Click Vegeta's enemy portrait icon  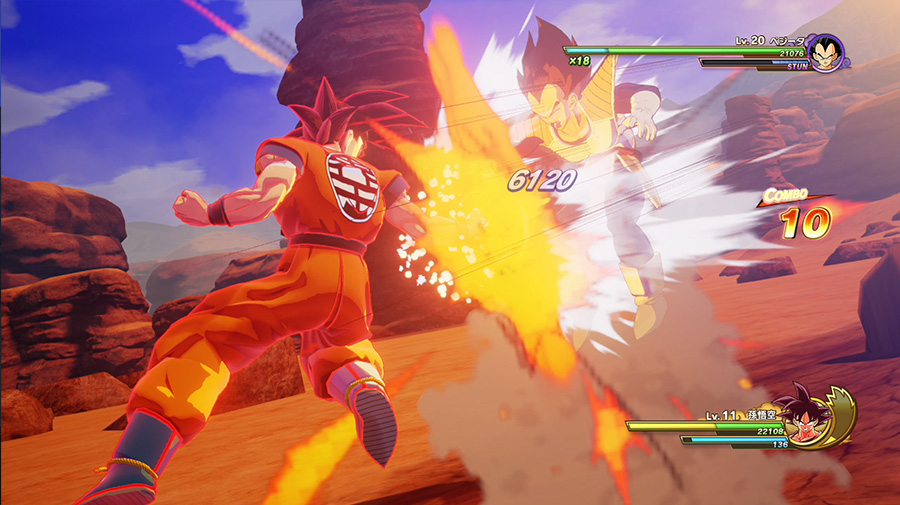[824, 53]
